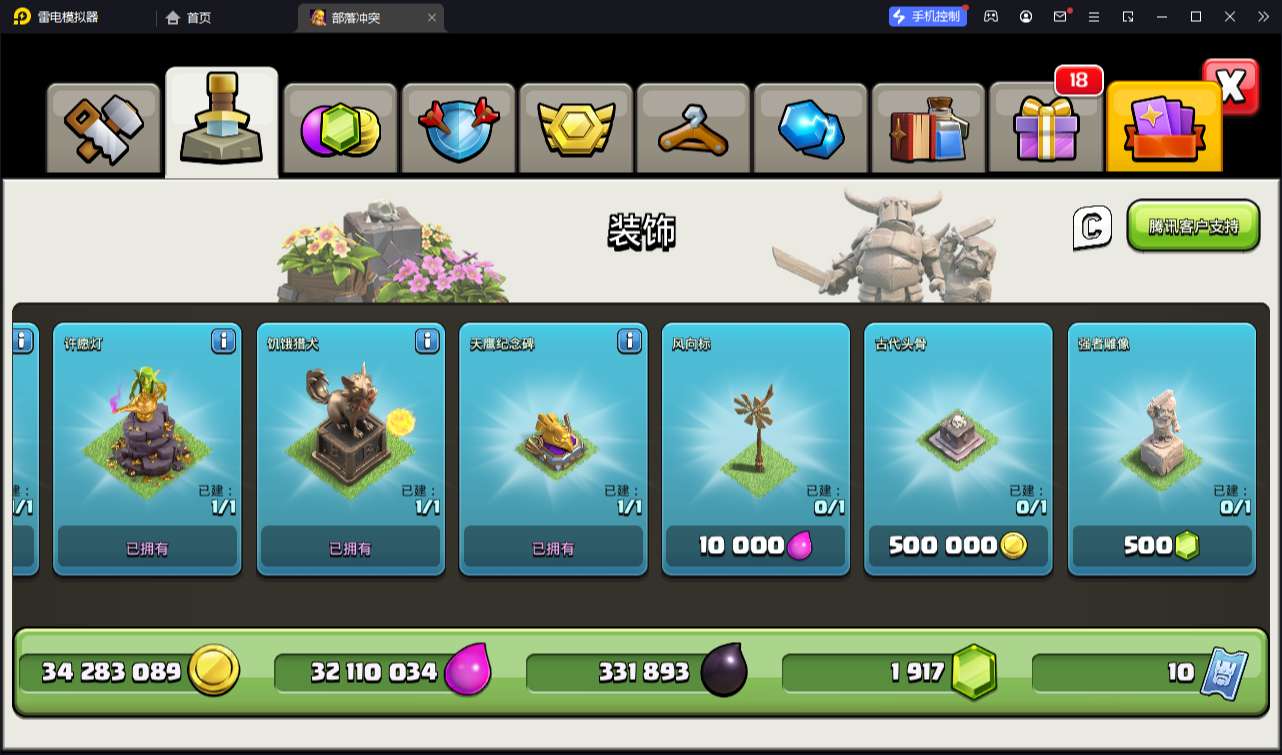Show info for the 饥饿猎犬 statue
The image size is (1282, 755).
tap(427, 342)
